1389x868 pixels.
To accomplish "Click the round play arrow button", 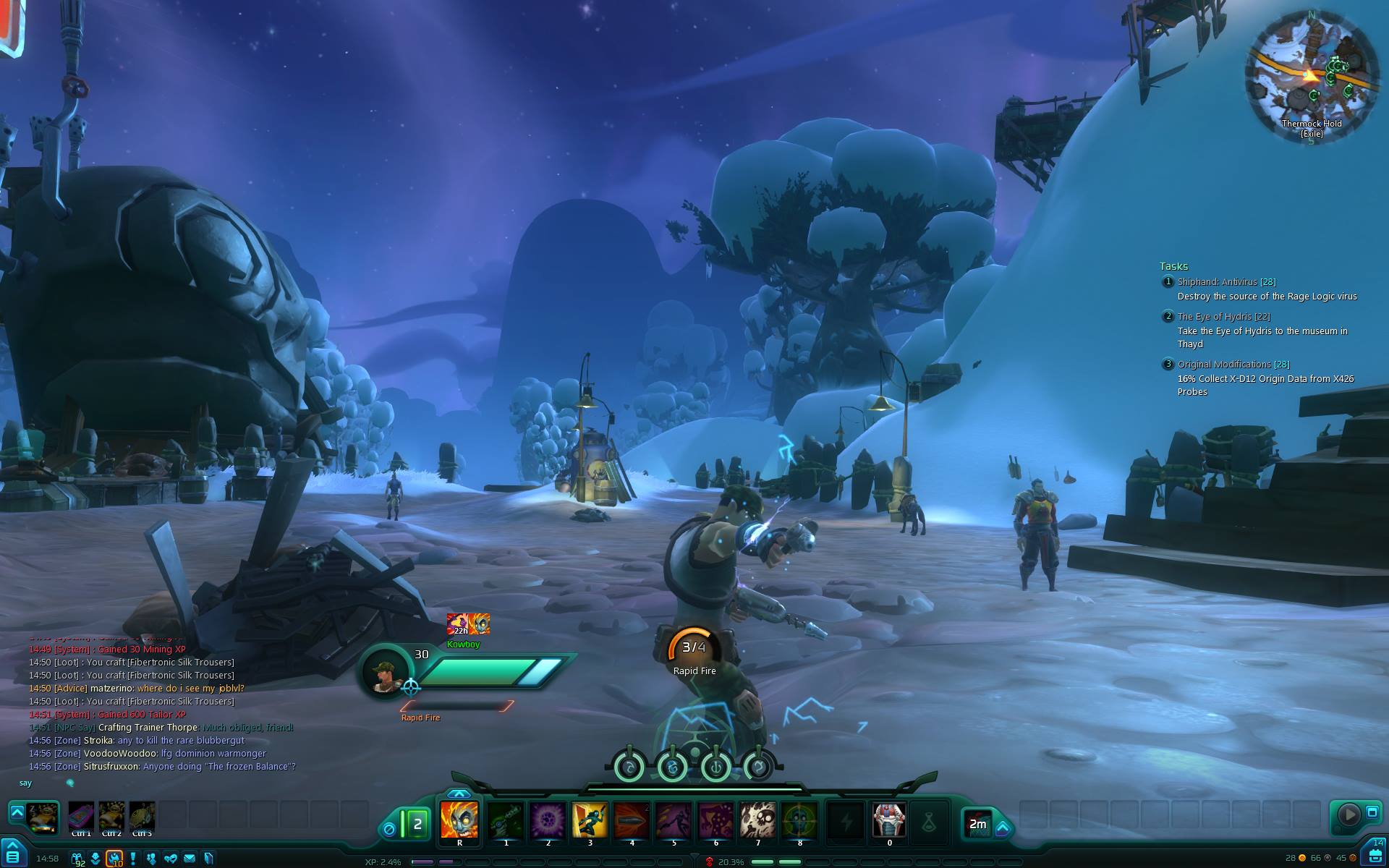I will point(1348,814).
